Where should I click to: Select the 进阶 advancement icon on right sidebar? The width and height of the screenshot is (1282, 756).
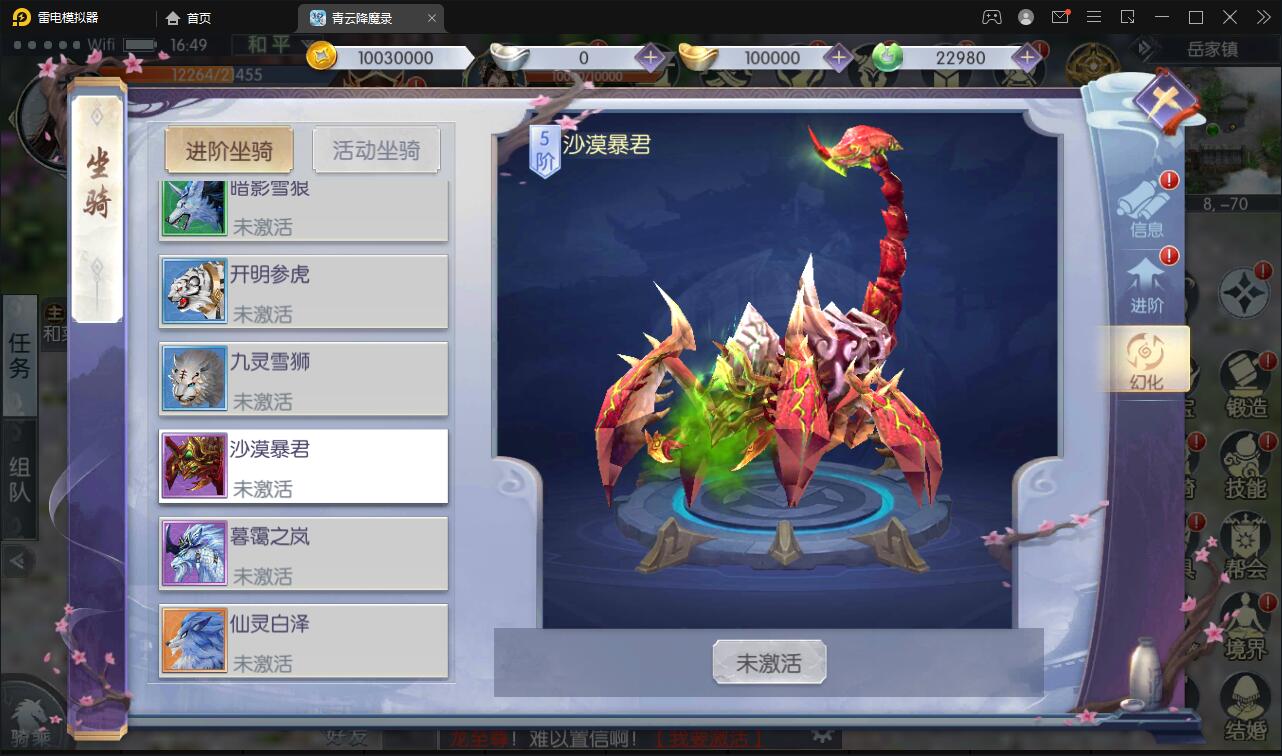click(1146, 285)
